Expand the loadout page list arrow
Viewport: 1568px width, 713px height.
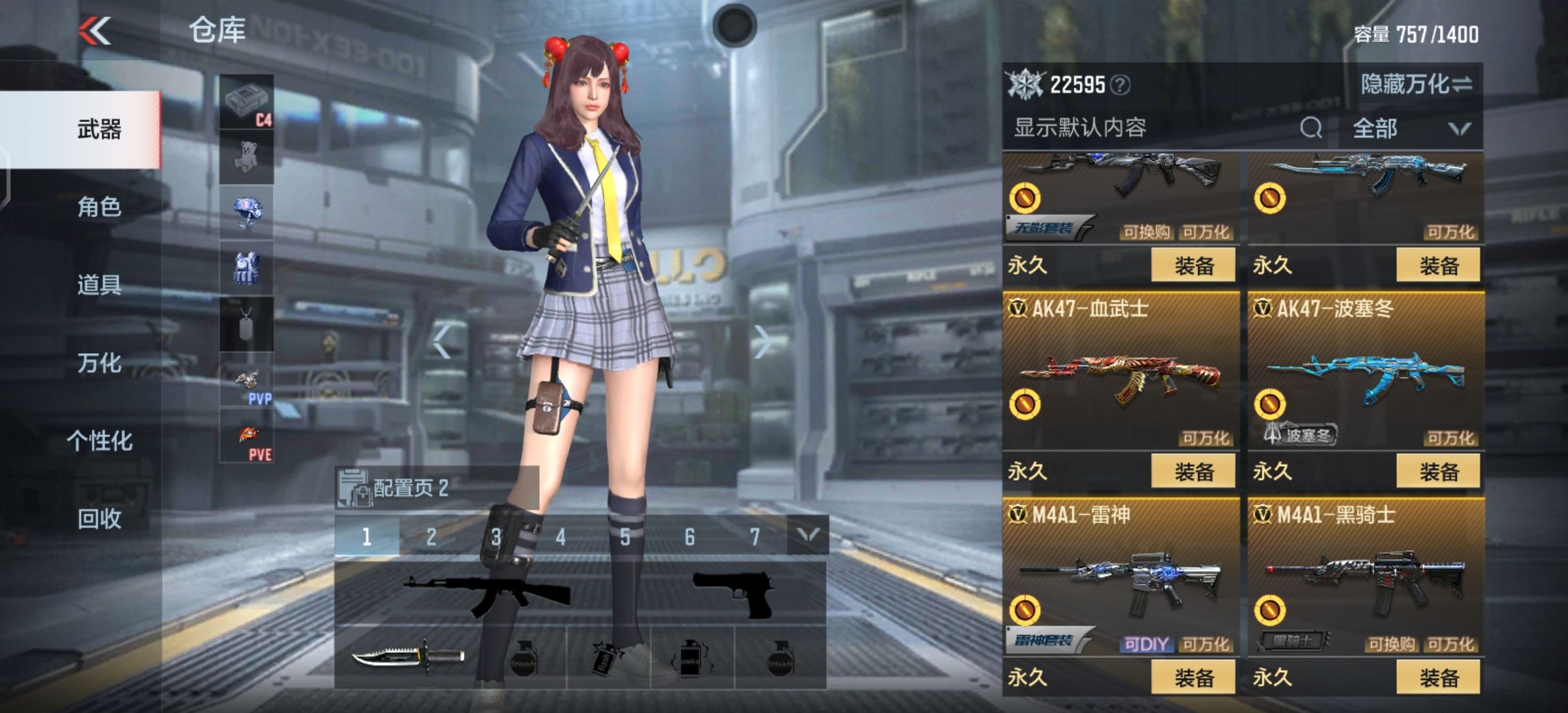808,535
